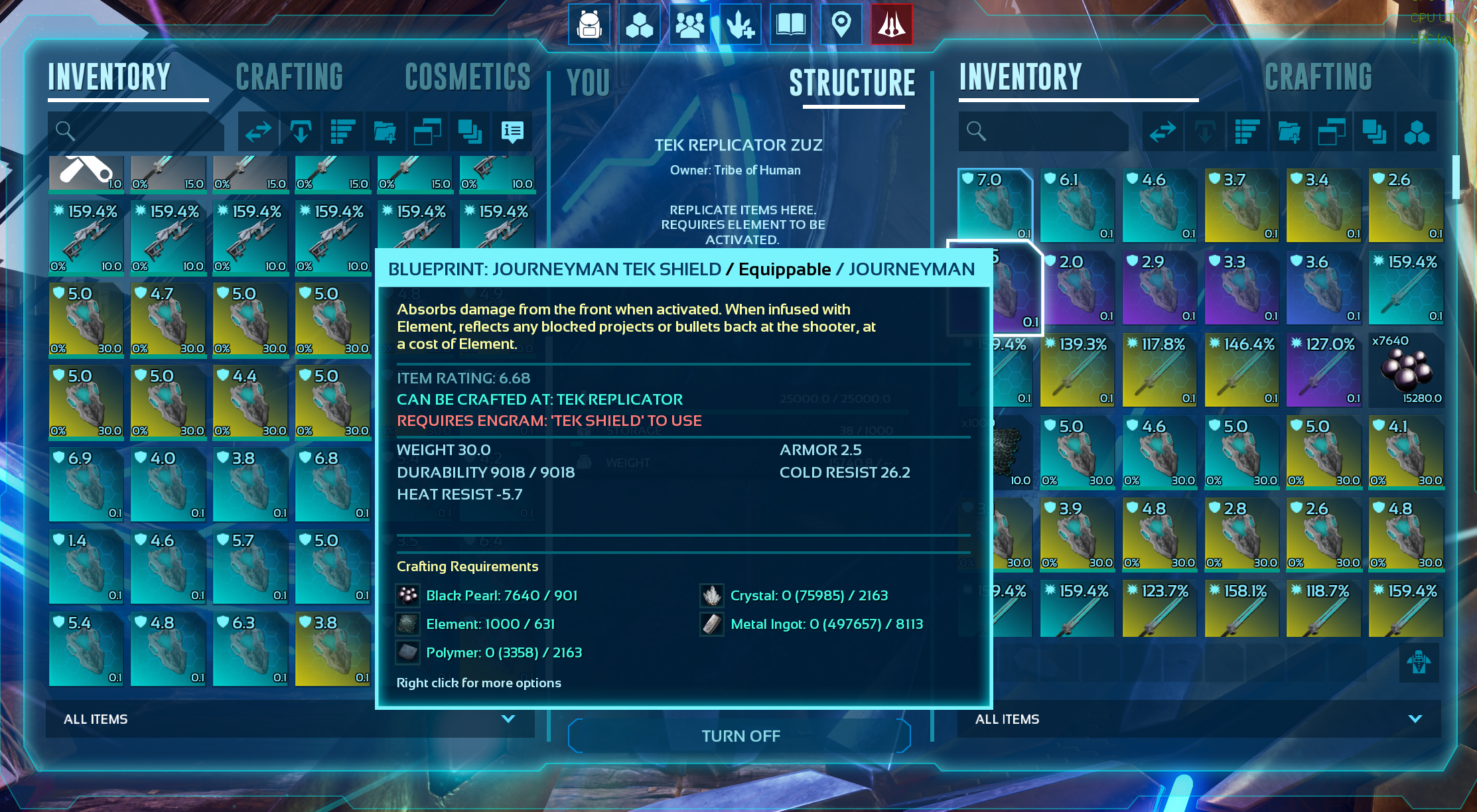Focus the replicator inventory search box
This screenshot has height=812, width=1477.
coord(1048,131)
